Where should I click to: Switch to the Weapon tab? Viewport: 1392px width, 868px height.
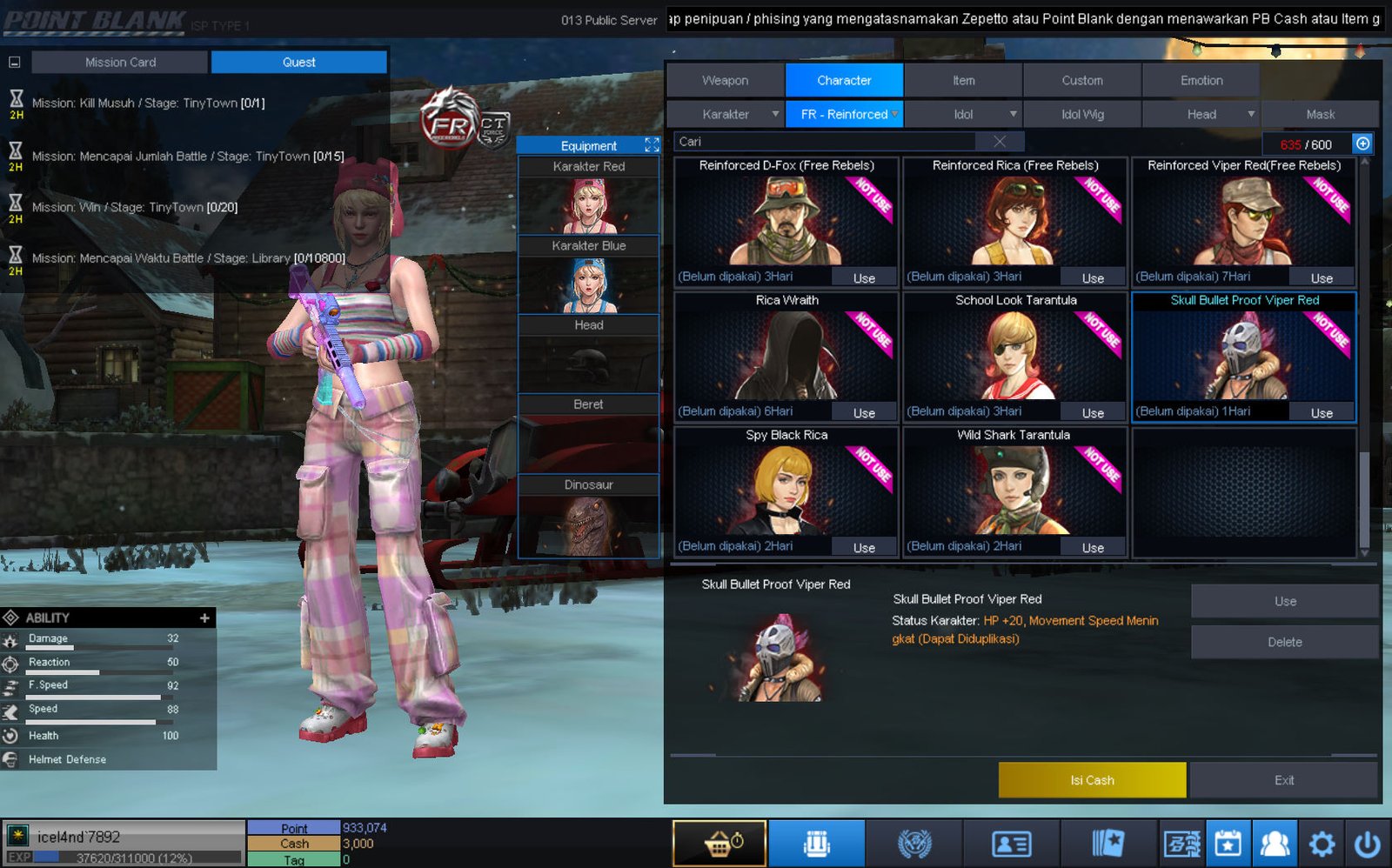click(725, 80)
